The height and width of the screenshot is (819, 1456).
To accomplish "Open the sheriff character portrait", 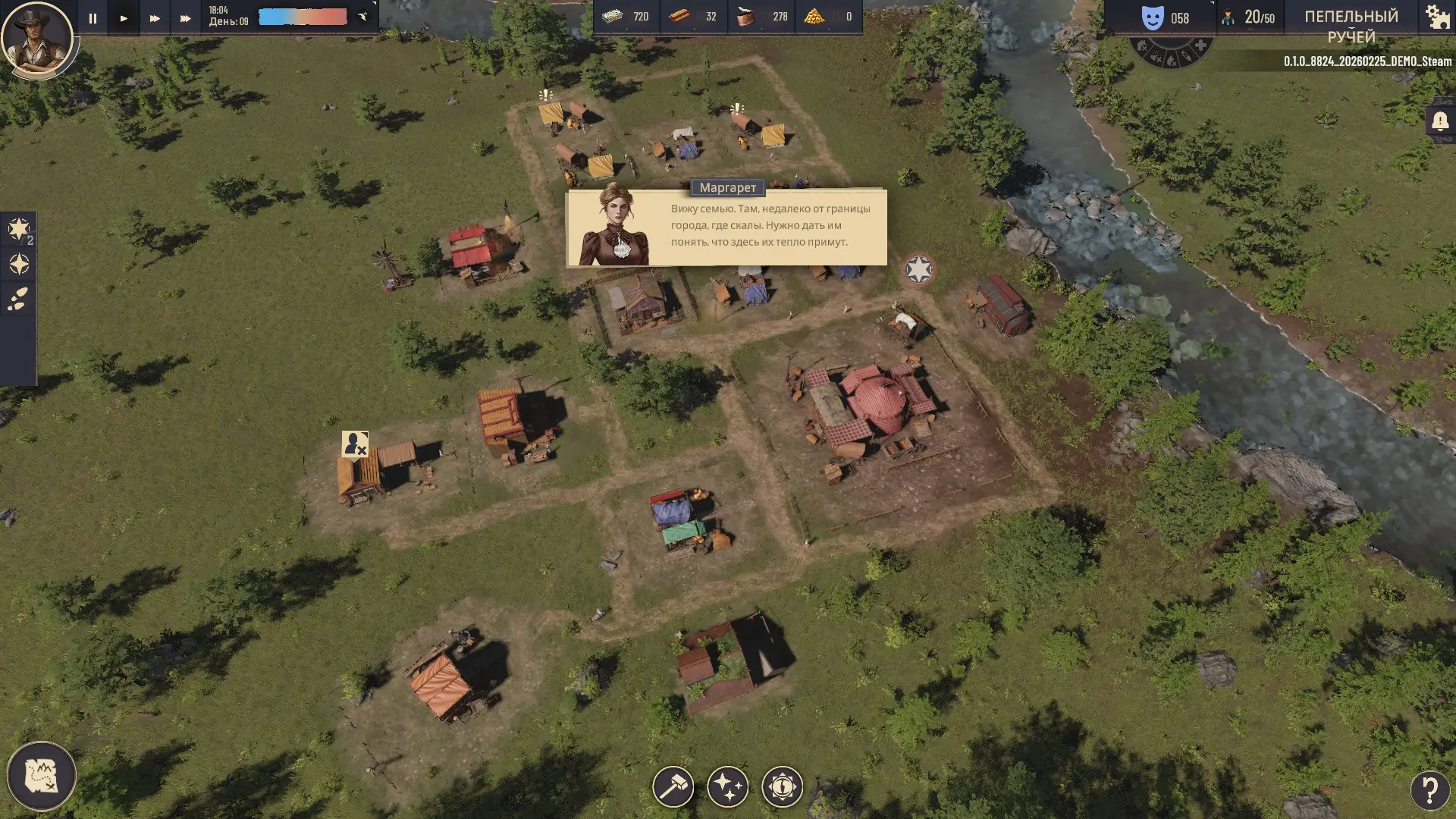I will pos(36,38).
